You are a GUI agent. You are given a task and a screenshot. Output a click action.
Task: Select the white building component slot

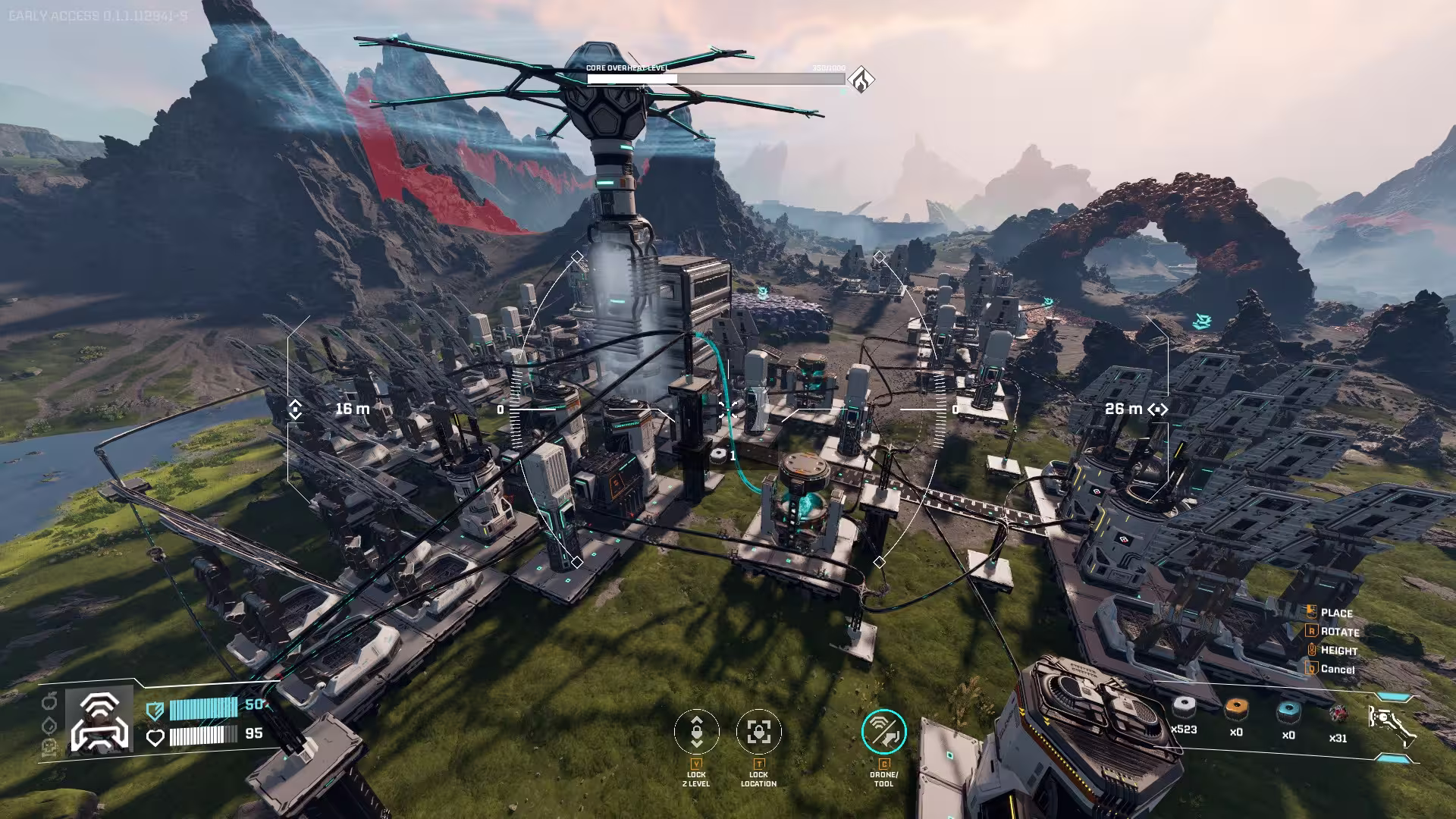[1184, 709]
